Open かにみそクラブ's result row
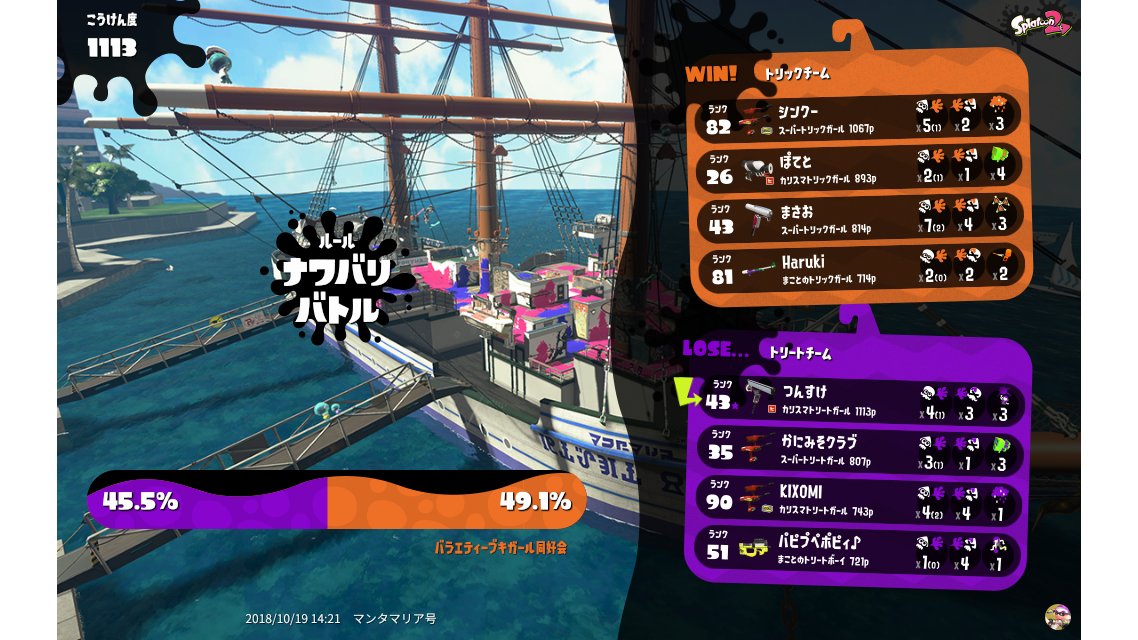This screenshot has width=1138, height=640. pyautogui.click(x=860, y=451)
